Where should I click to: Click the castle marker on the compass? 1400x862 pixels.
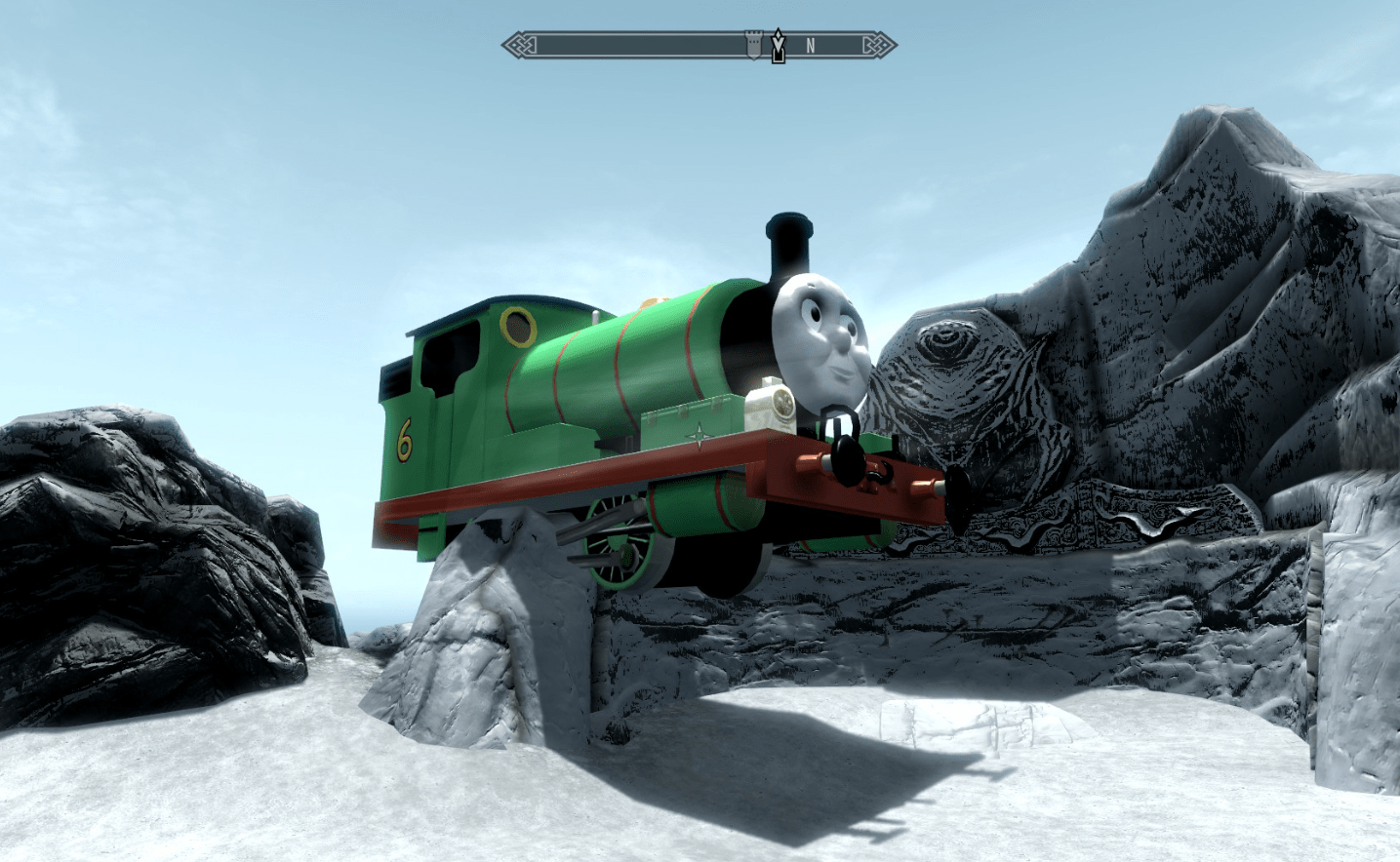pyautogui.click(x=752, y=44)
